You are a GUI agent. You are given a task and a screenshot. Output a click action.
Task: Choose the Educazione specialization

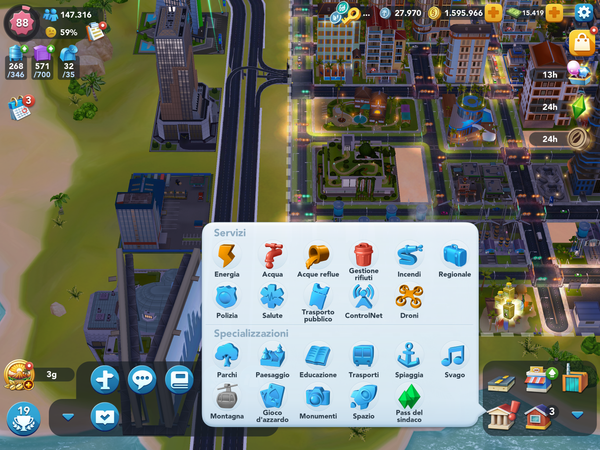point(318,357)
